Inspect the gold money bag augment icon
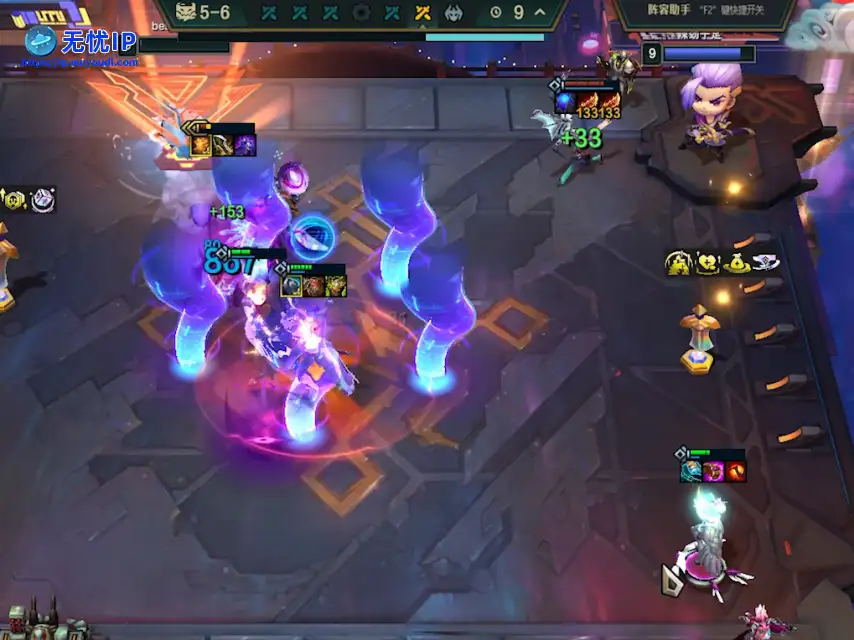854x640 pixels. tap(737, 263)
